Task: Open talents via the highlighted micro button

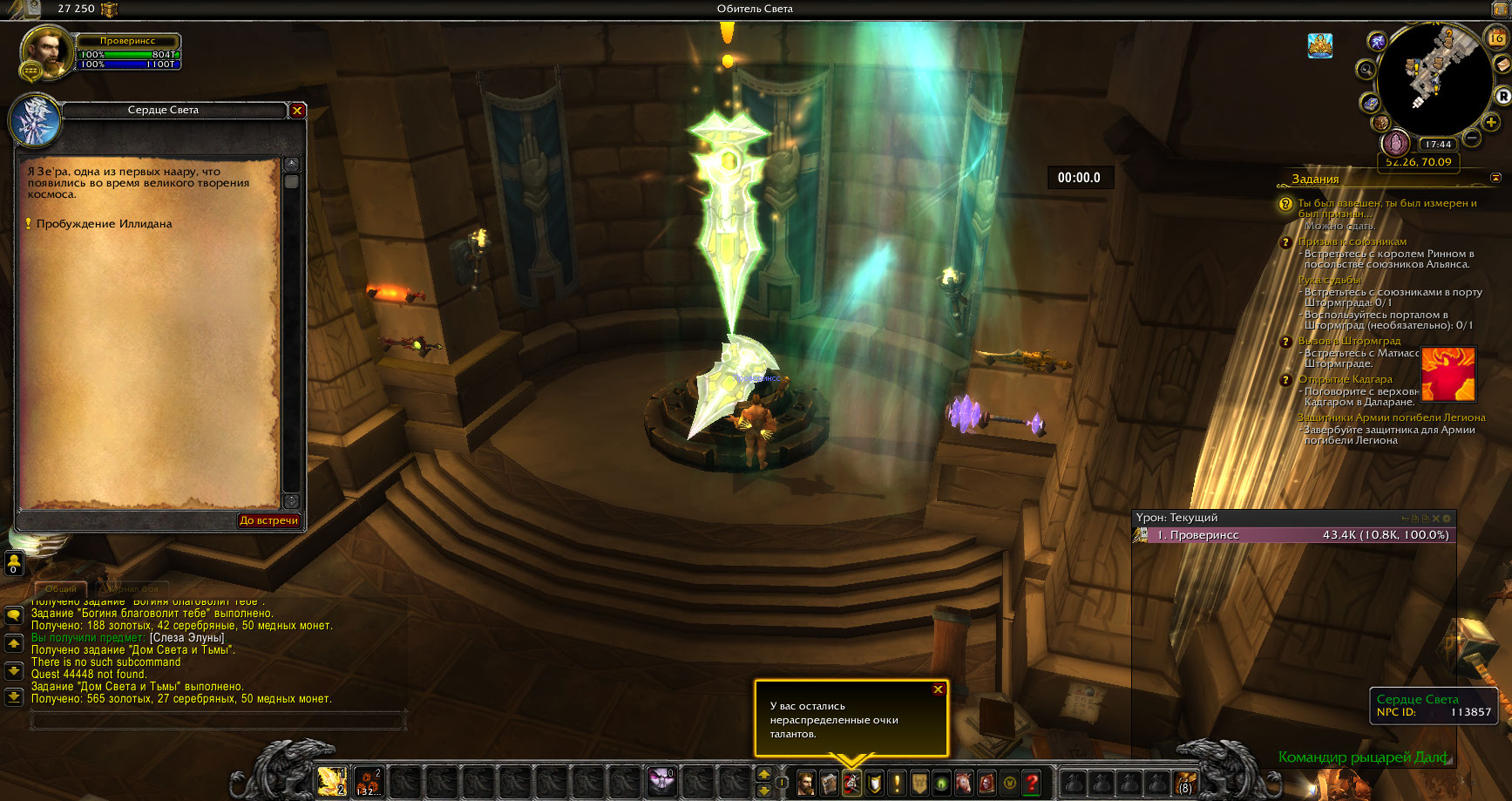Action: tap(851, 783)
